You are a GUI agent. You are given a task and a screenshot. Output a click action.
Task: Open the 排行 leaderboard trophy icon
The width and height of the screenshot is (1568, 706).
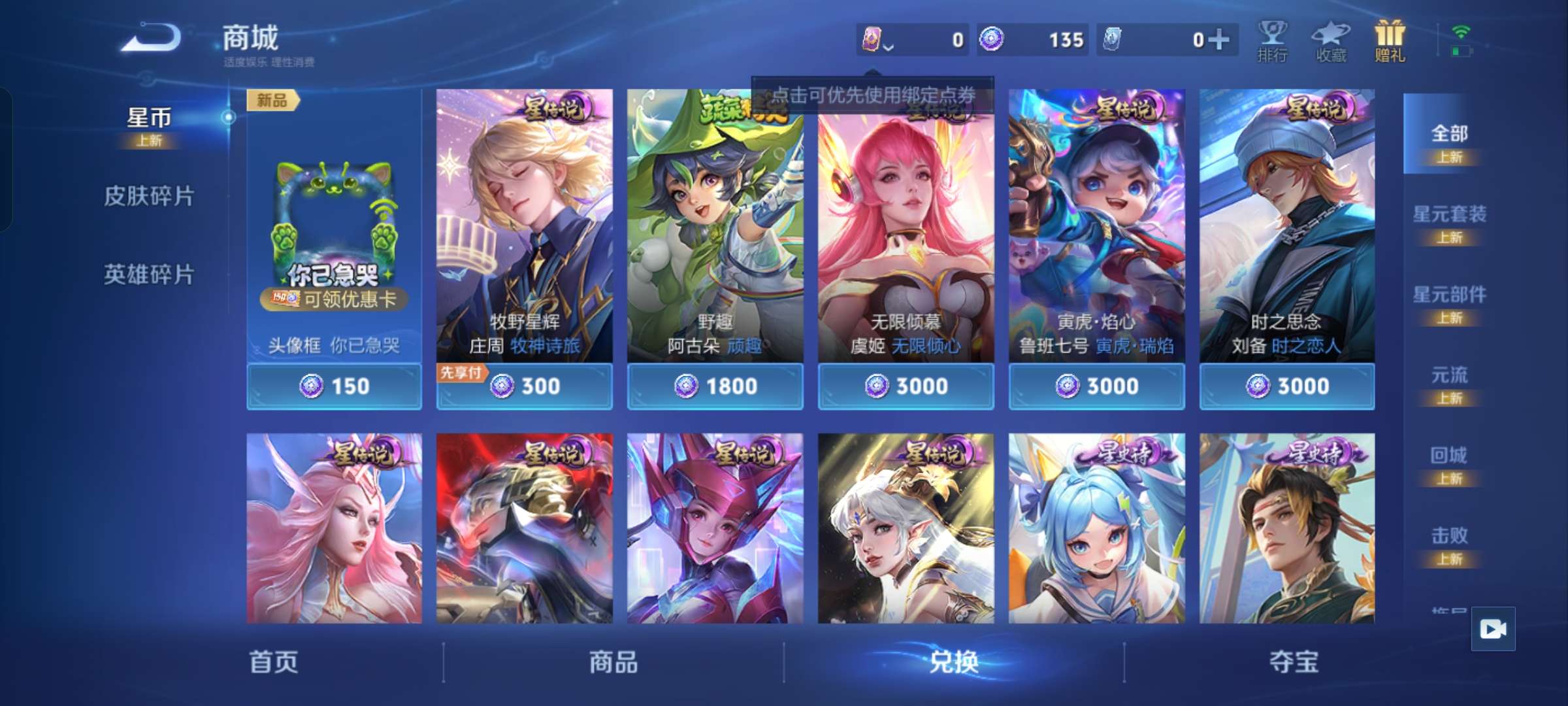[x=1272, y=41]
